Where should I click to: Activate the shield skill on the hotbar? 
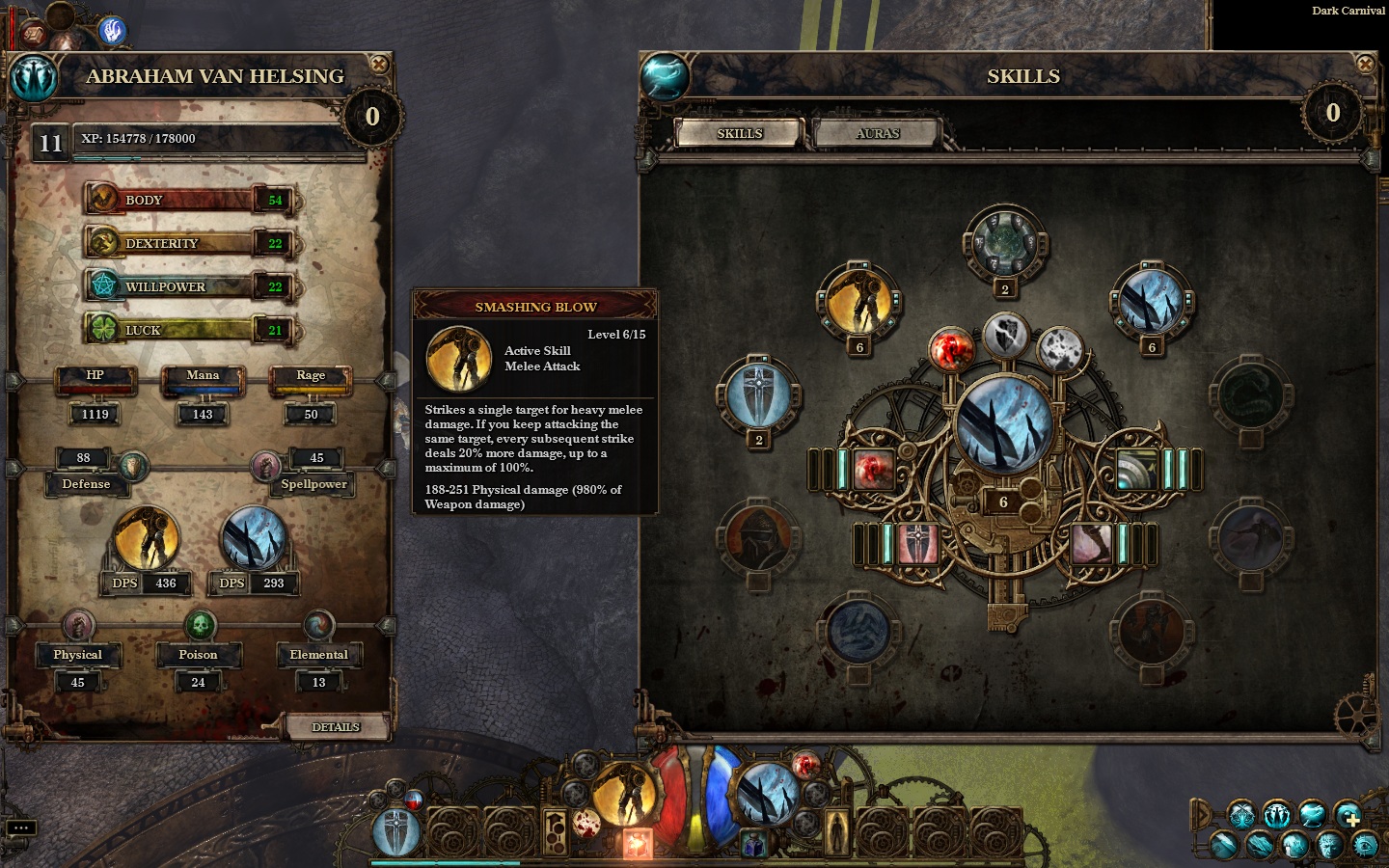[x=396, y=830]
